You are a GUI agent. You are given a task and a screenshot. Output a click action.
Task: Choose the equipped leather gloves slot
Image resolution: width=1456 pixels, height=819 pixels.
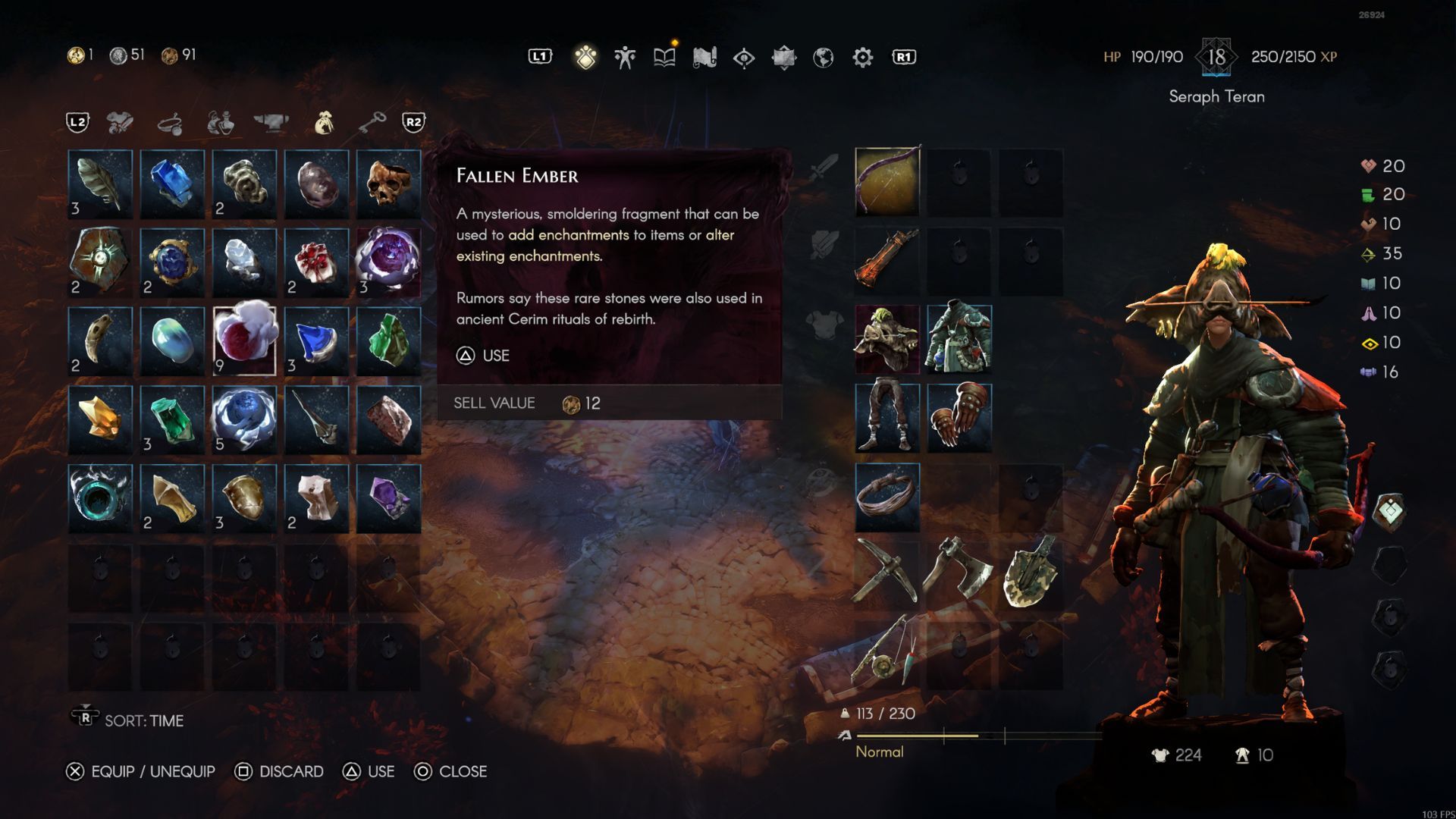(959, 418)
